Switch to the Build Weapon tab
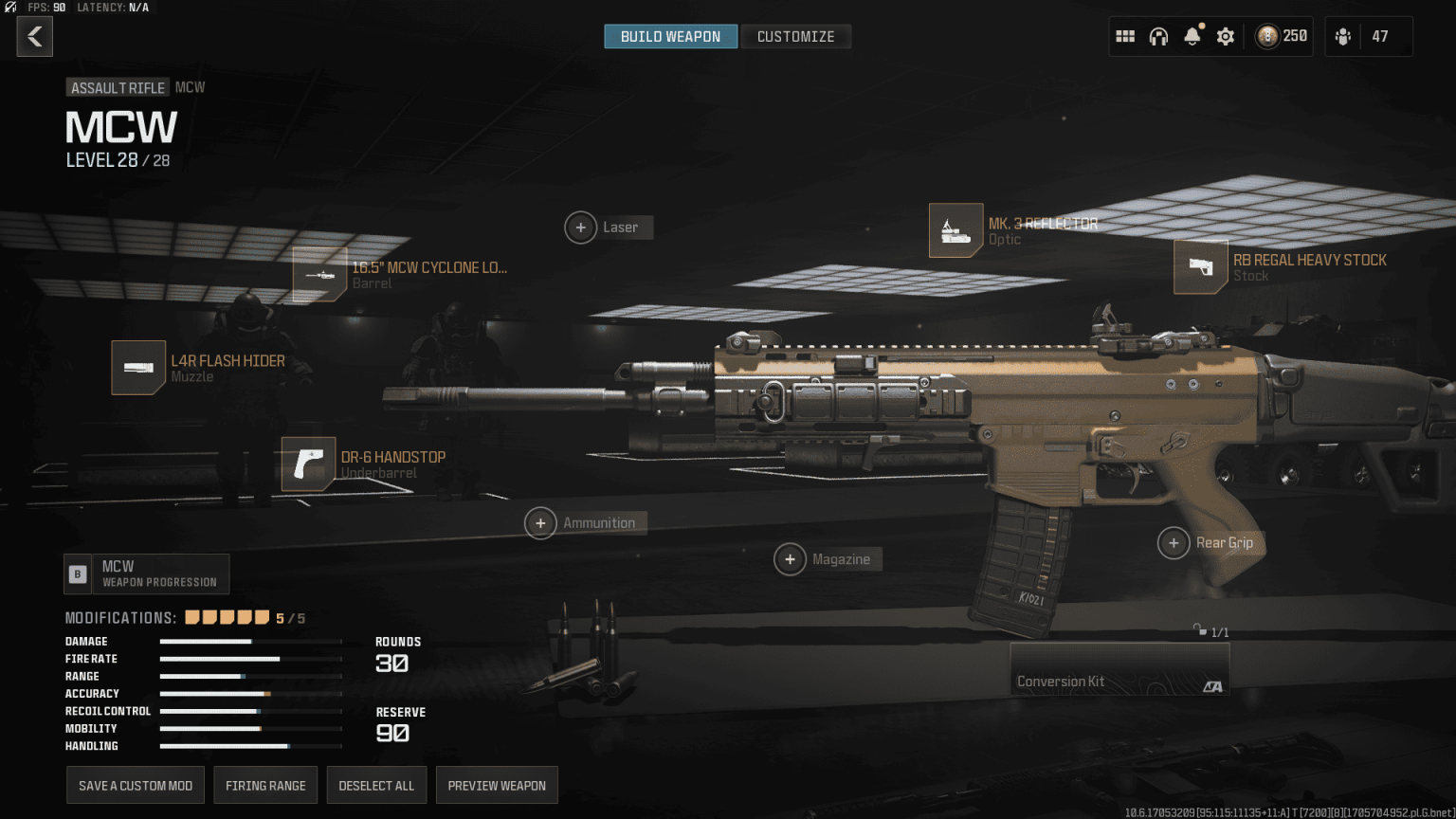 (x=670, y=37)
